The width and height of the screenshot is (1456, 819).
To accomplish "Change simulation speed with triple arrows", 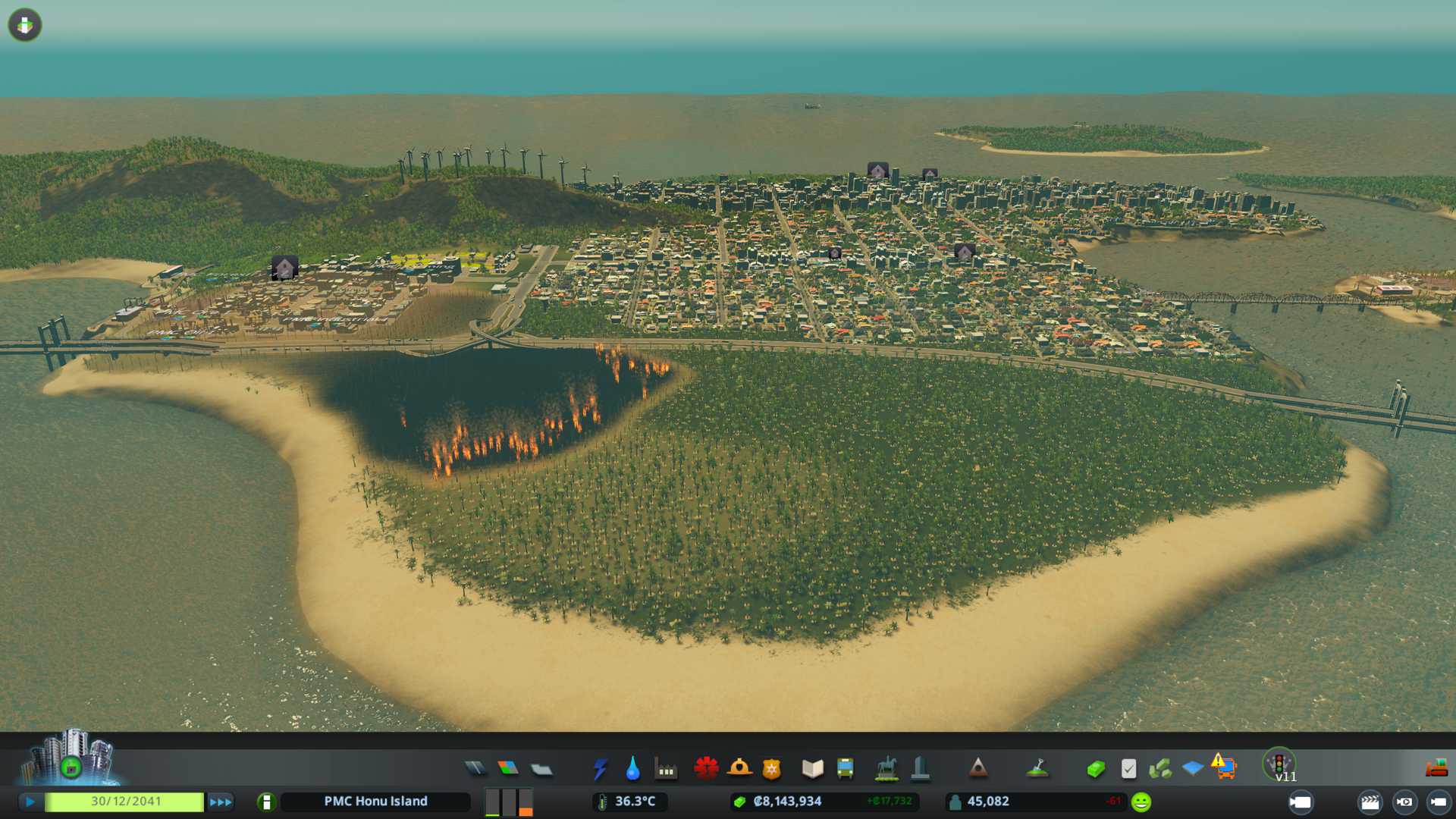I will 221,802.
